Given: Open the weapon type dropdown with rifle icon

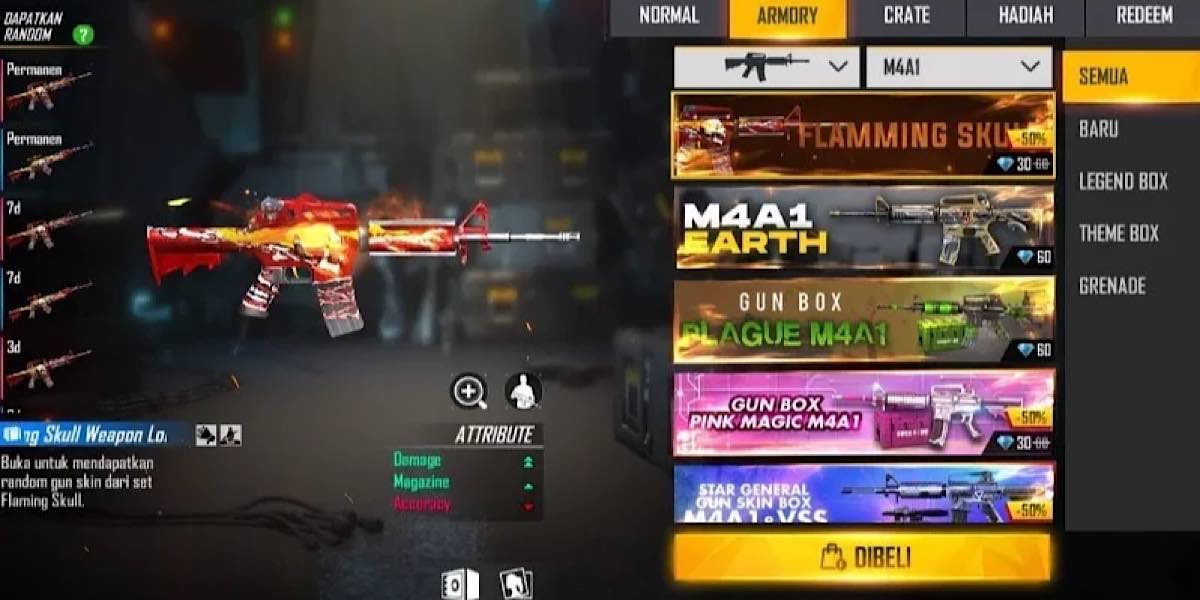Looking at the screenshot, I should pyautogui.click(x=766, y=67).
